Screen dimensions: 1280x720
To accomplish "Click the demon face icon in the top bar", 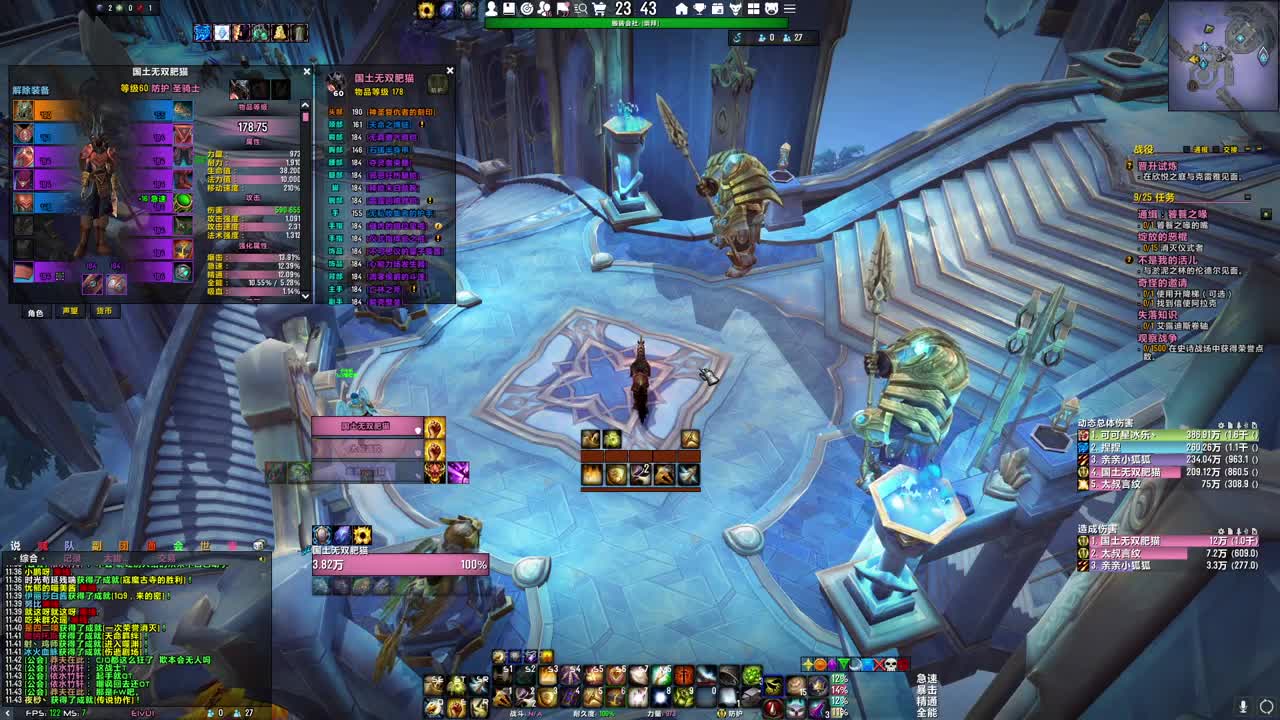I will [736, 9].
